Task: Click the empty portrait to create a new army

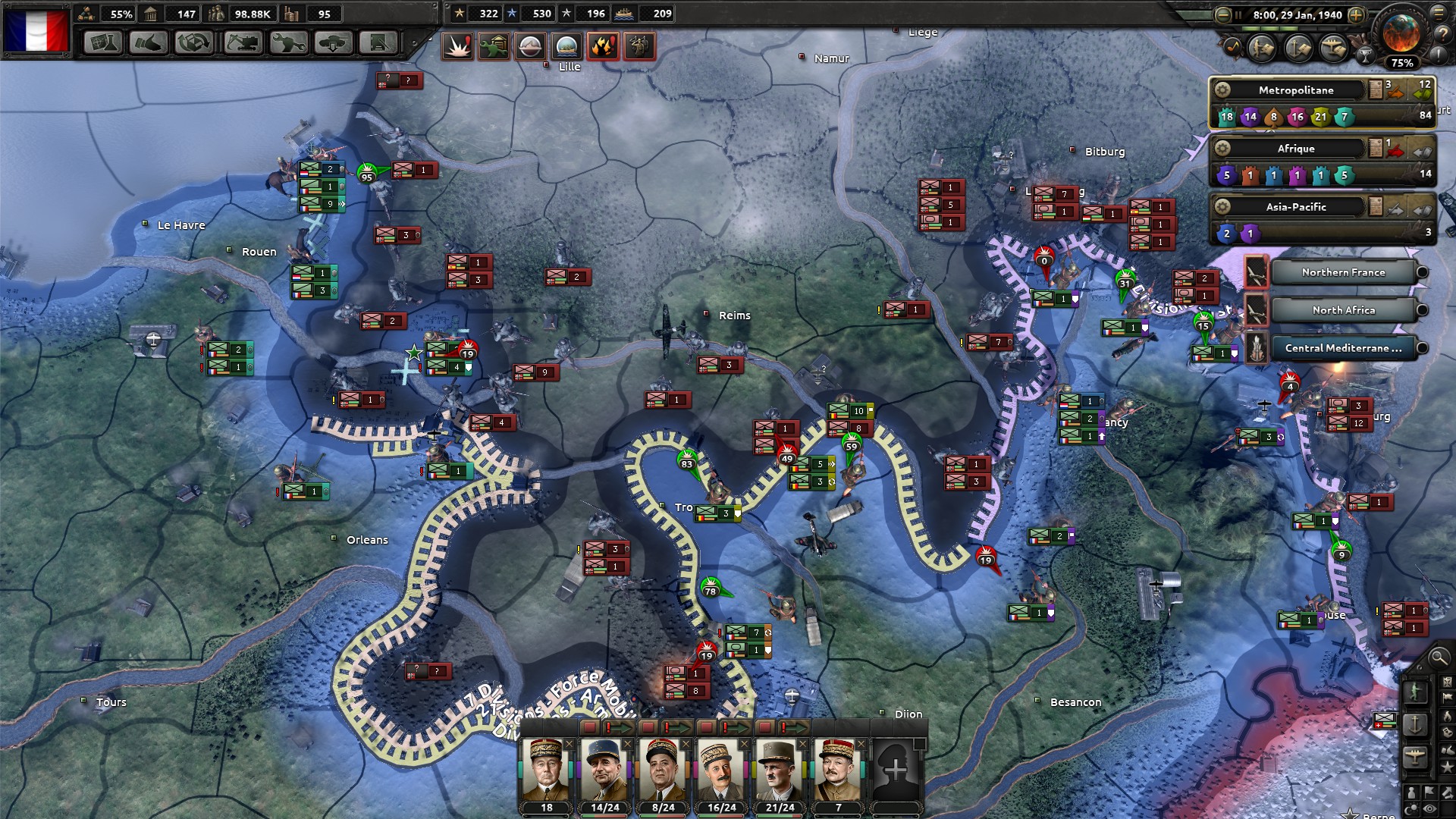Action: (x=896, y=770)
